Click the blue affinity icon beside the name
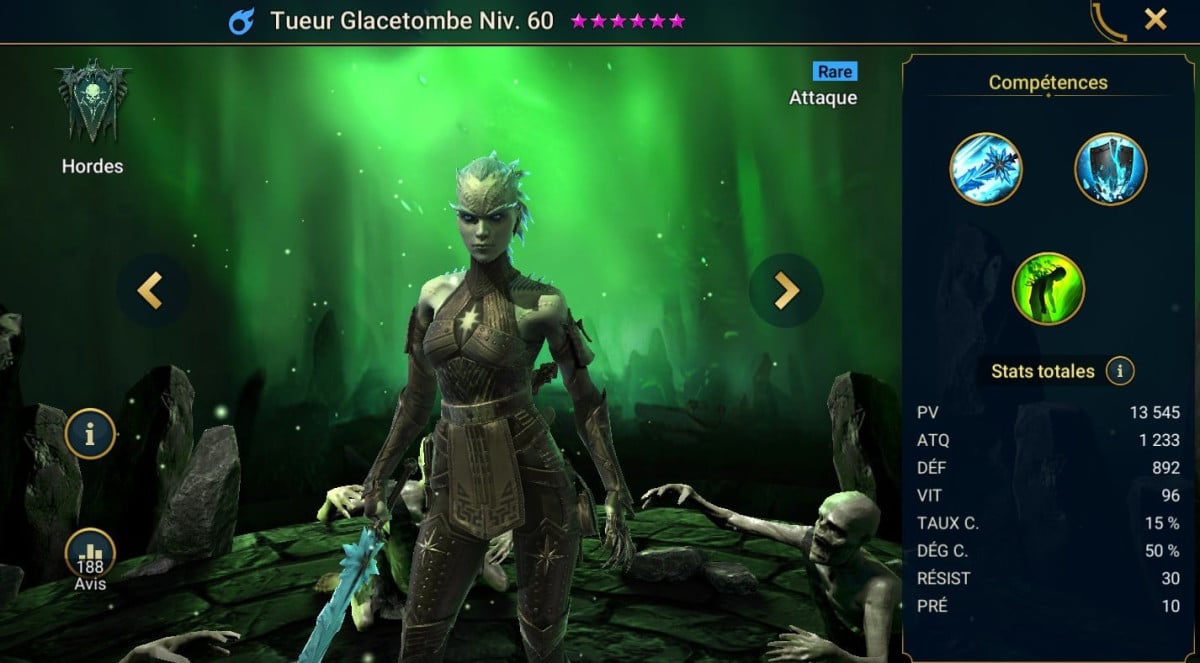The image size is (1200, 663). point(240,21)
